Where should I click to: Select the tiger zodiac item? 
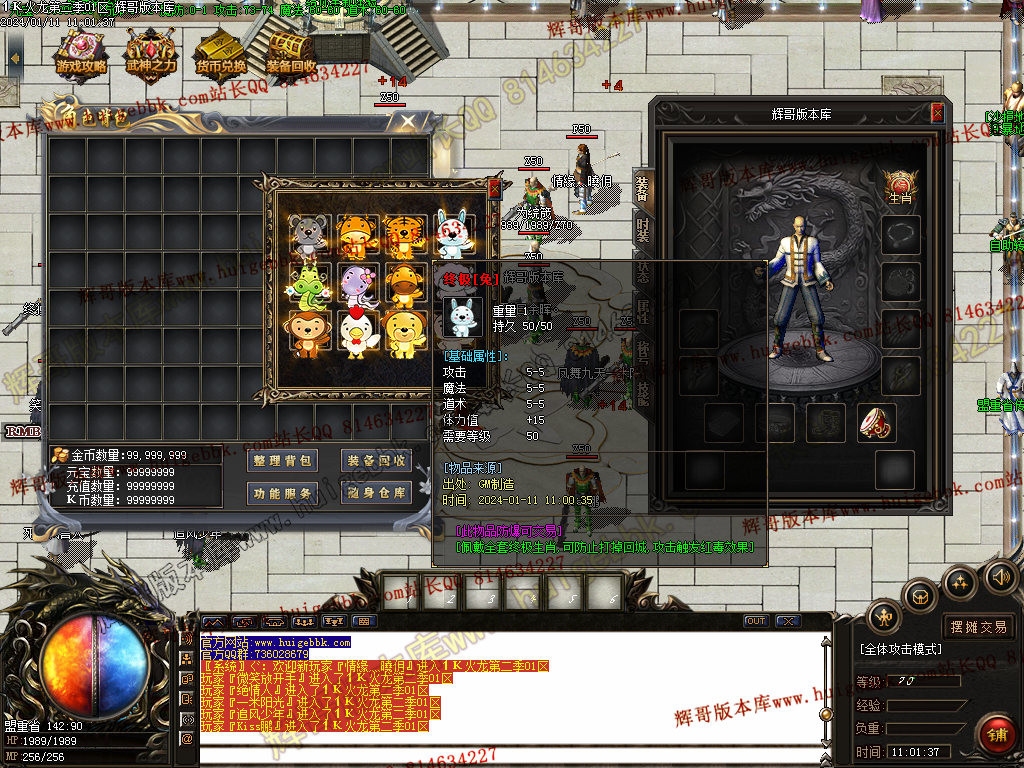406,236
